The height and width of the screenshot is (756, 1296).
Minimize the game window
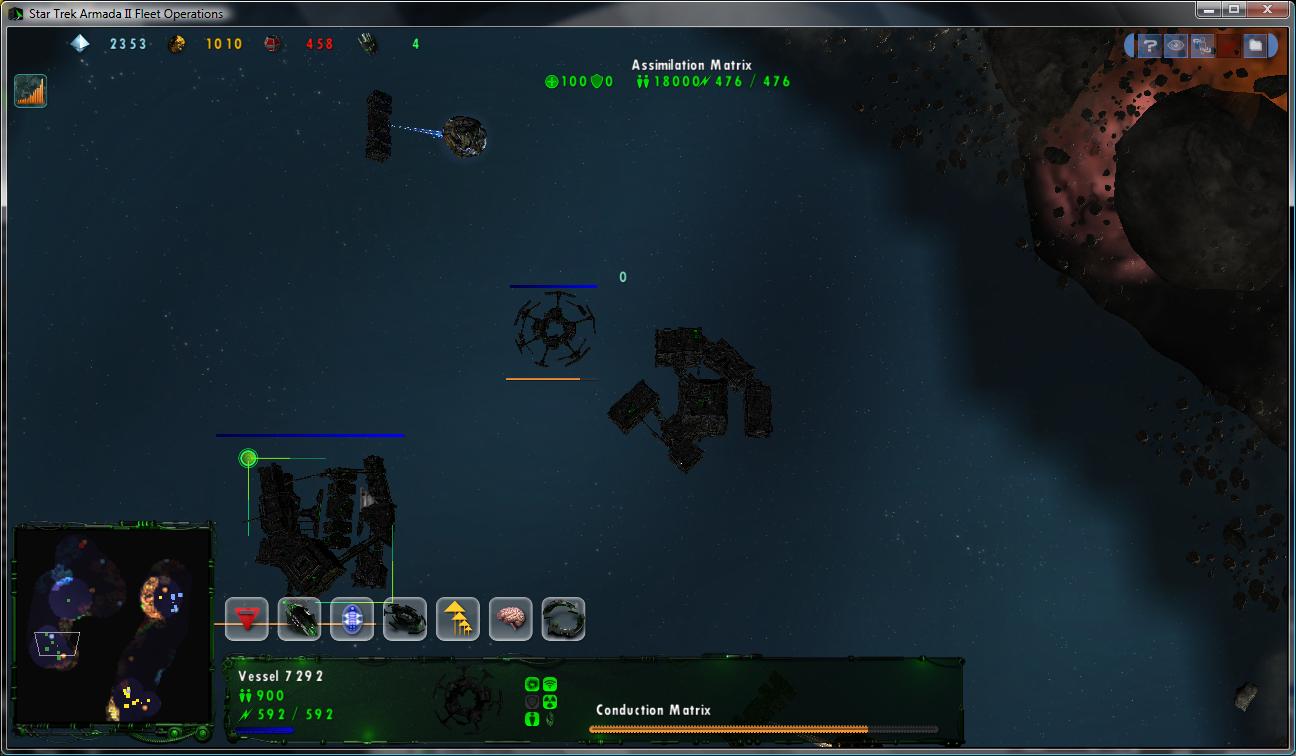point(1210,10)
